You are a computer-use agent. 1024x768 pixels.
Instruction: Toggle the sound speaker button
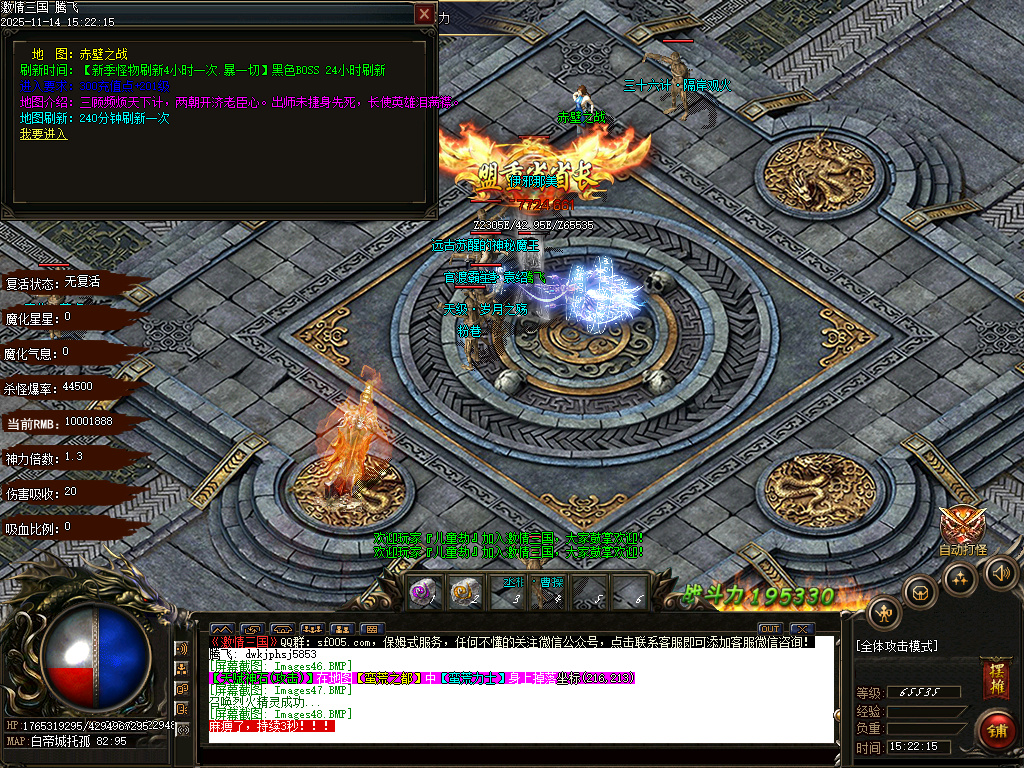coord(1001,572)
